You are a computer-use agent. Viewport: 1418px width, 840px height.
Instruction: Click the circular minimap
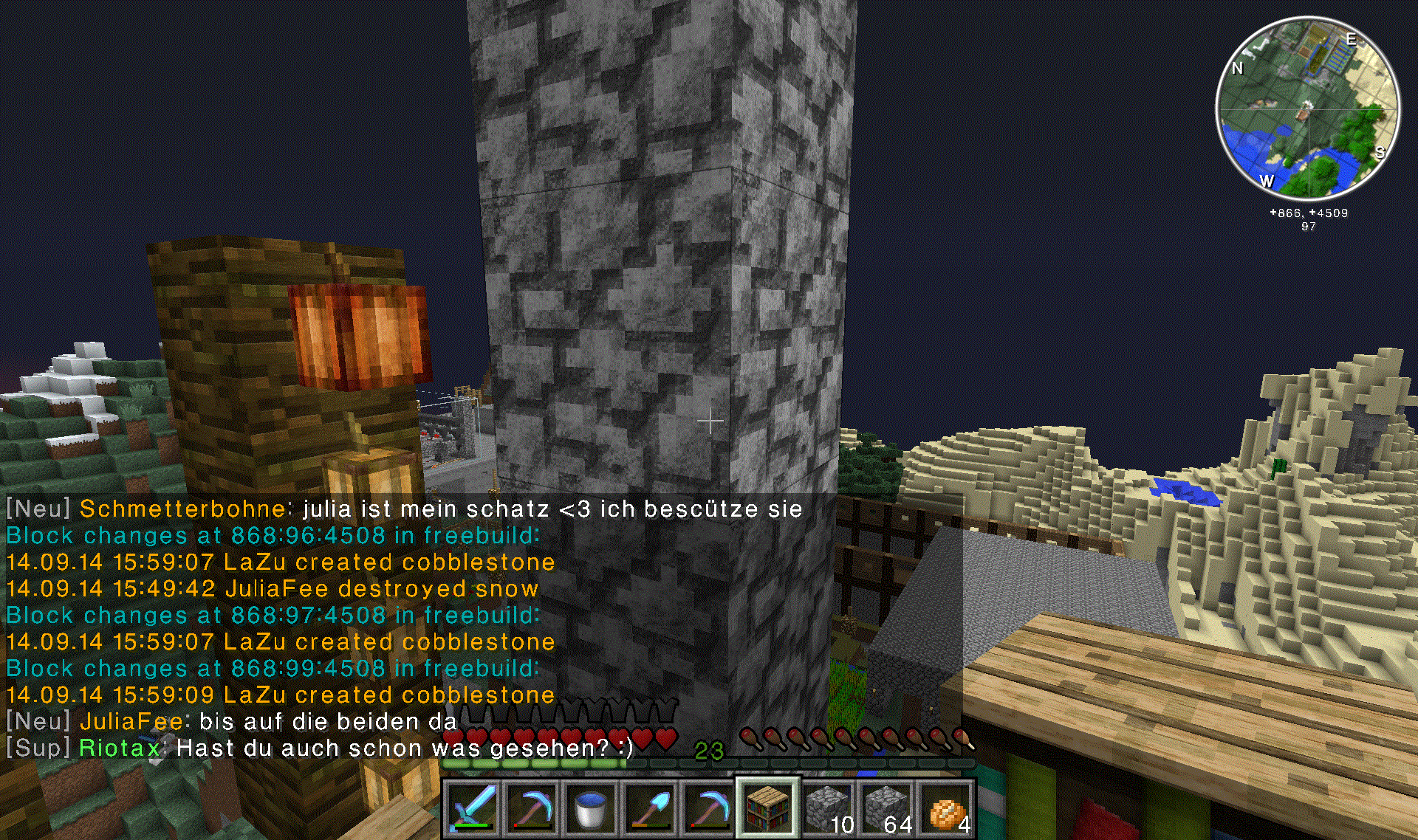(1307, 109)
